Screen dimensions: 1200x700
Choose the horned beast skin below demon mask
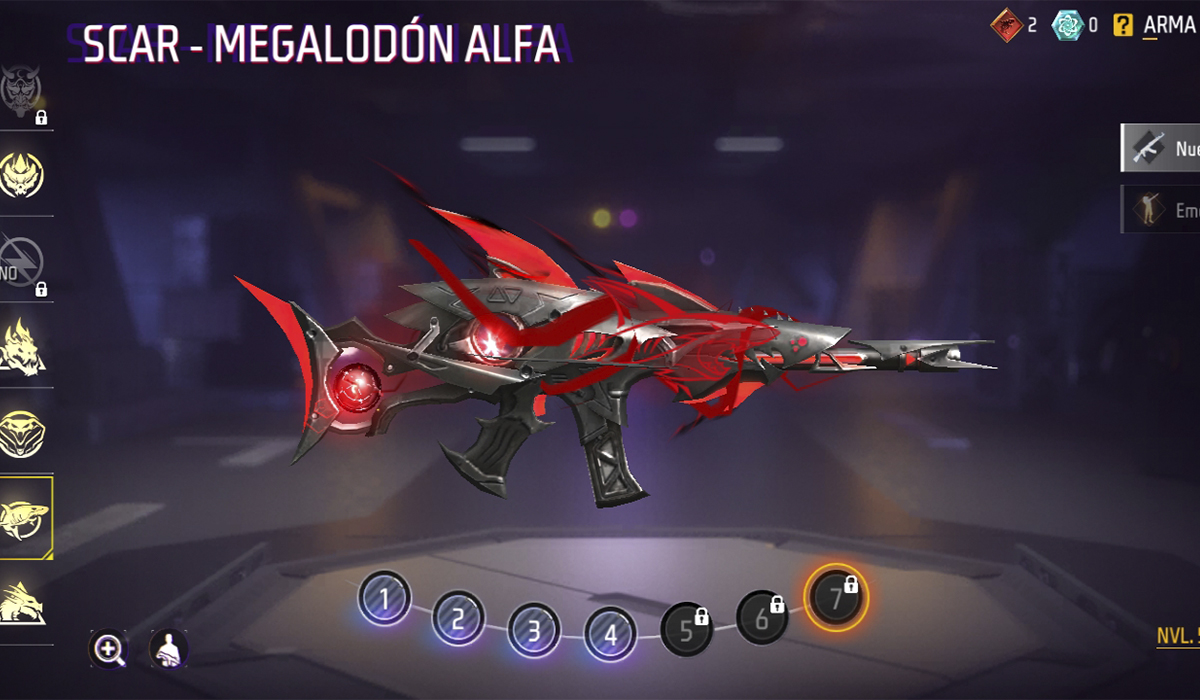pyautogui.click(x=25, y=177)
